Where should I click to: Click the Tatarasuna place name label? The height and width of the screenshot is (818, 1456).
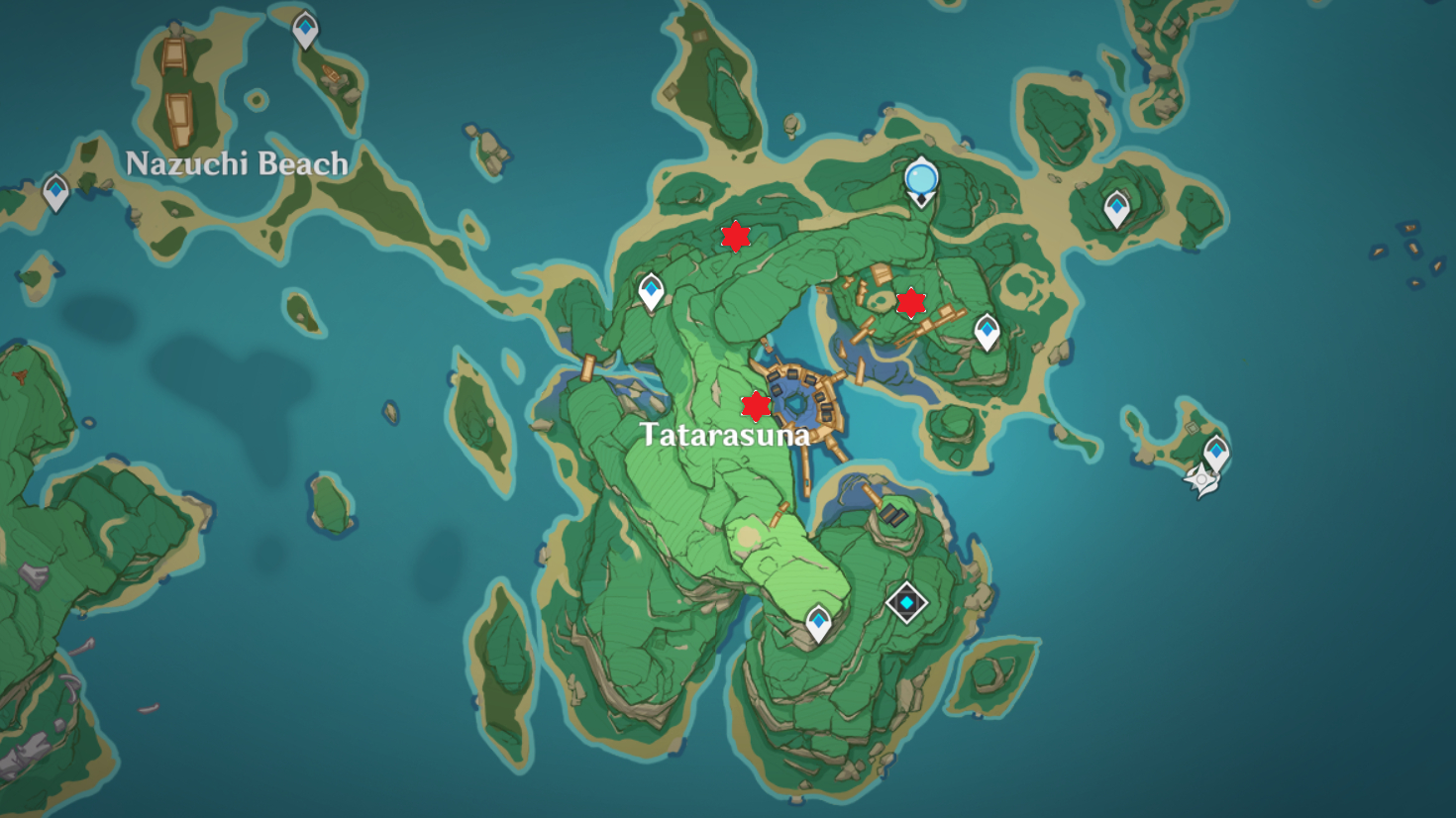pos(726,434)
